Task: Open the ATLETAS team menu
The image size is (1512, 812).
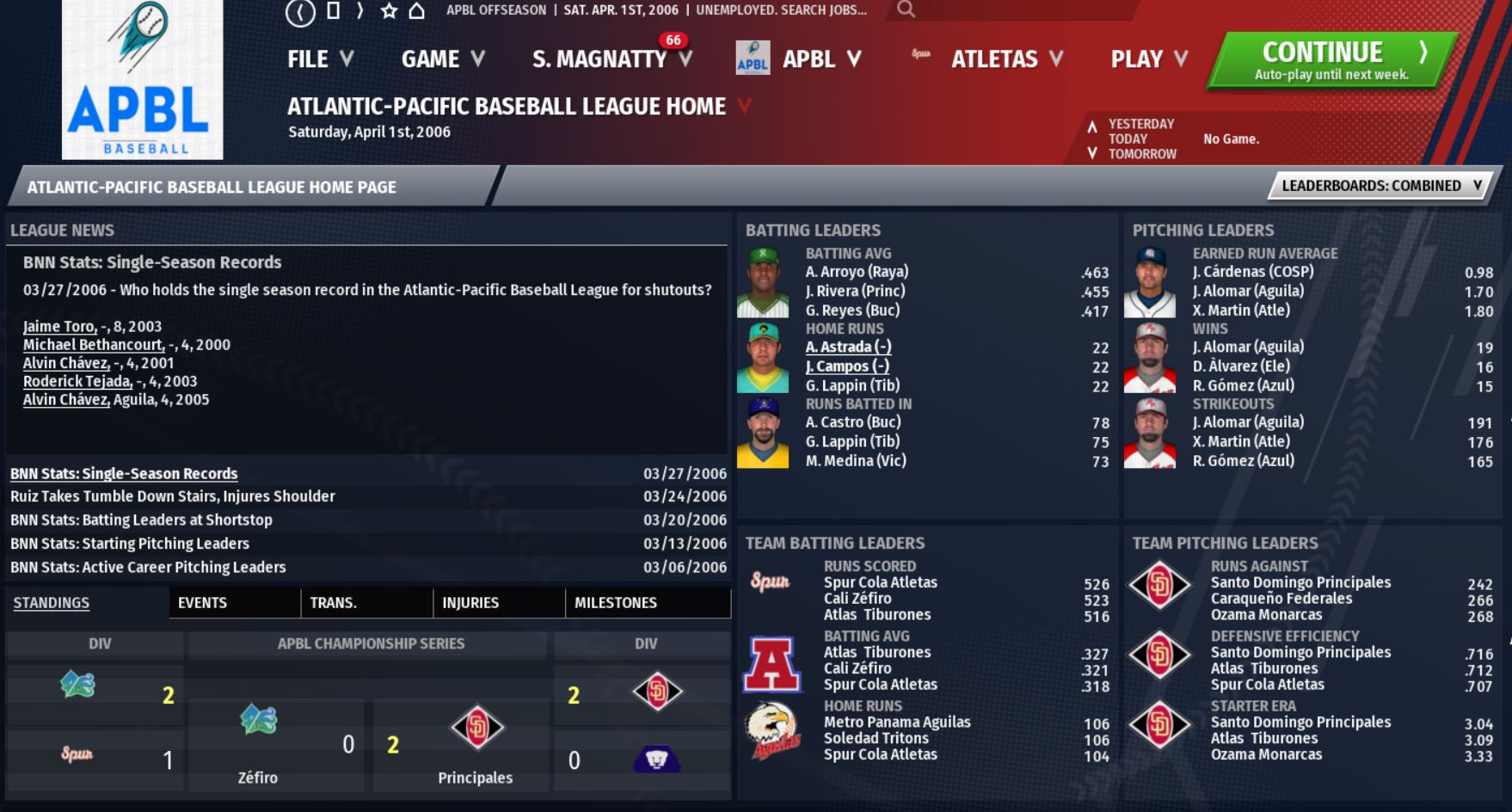Action: click(x=1005, y=59)
